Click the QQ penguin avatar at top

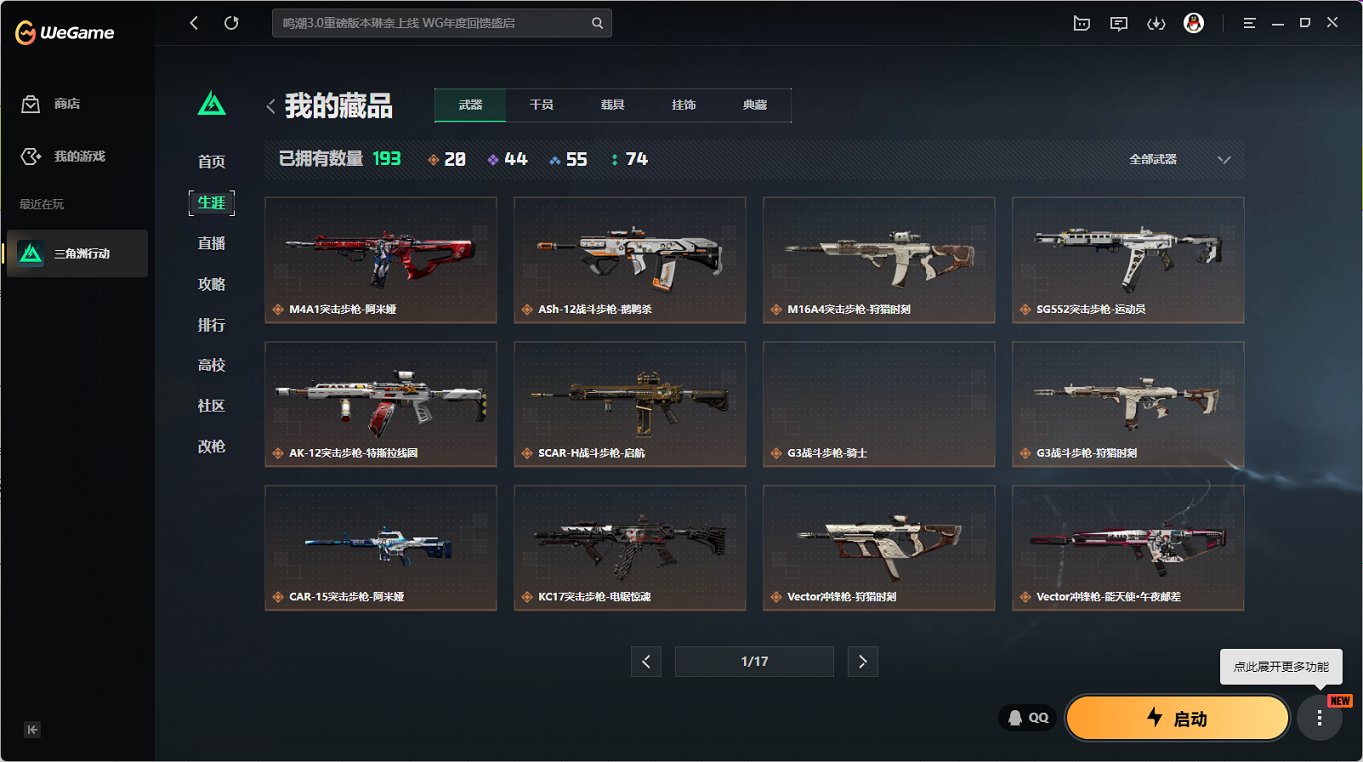coord(1196,22)
